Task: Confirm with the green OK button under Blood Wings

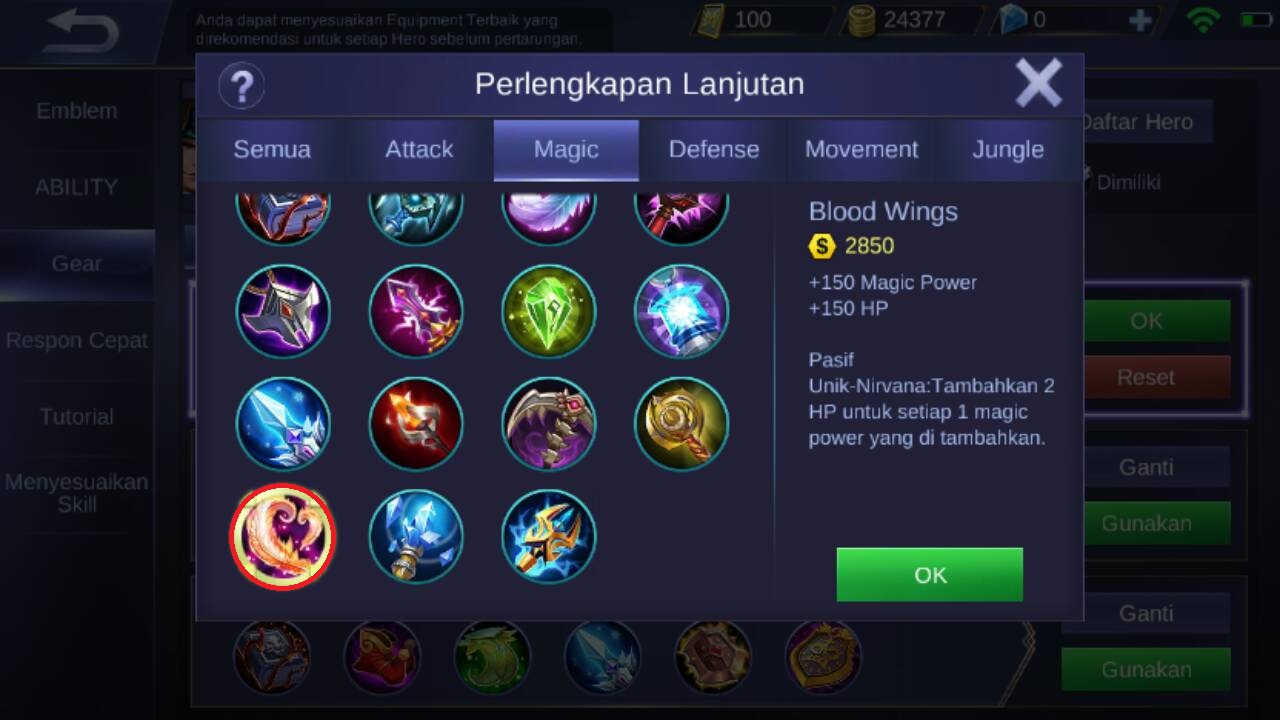Action: click(929, 575)
